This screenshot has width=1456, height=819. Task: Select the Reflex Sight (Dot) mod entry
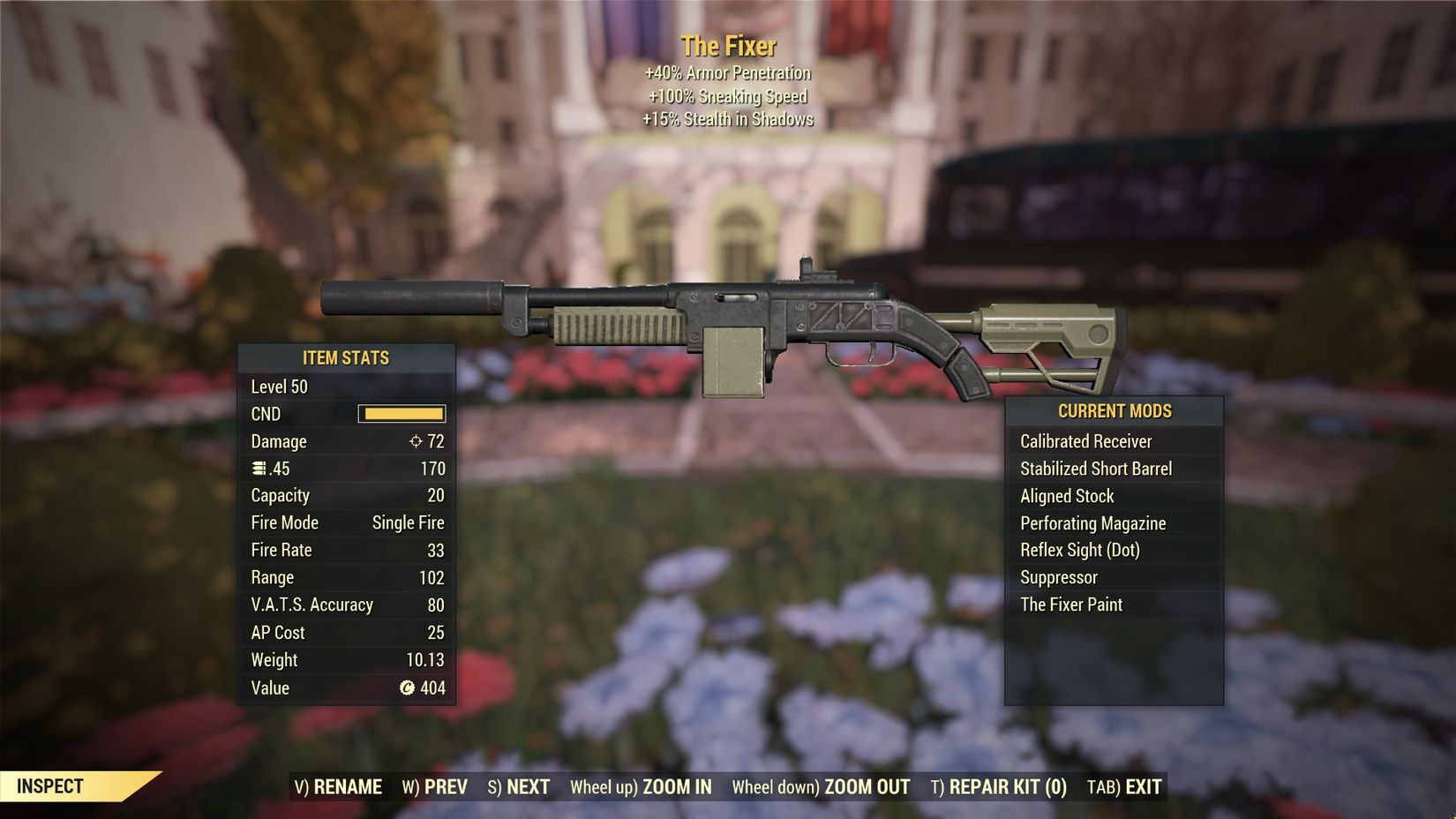point(1078,550)
